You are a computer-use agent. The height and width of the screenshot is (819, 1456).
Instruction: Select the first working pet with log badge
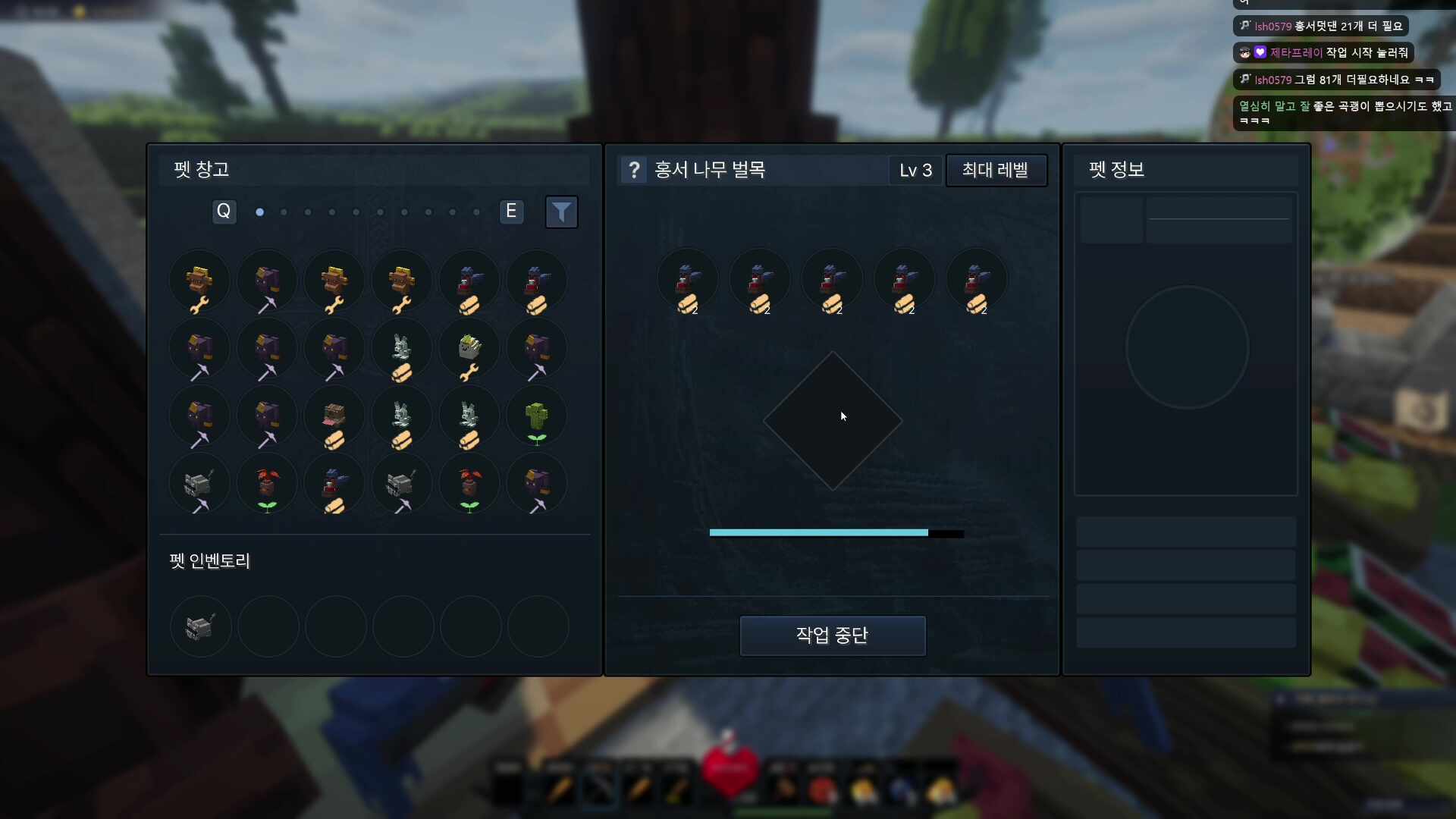pyautogui.click(x=687, y=282)
